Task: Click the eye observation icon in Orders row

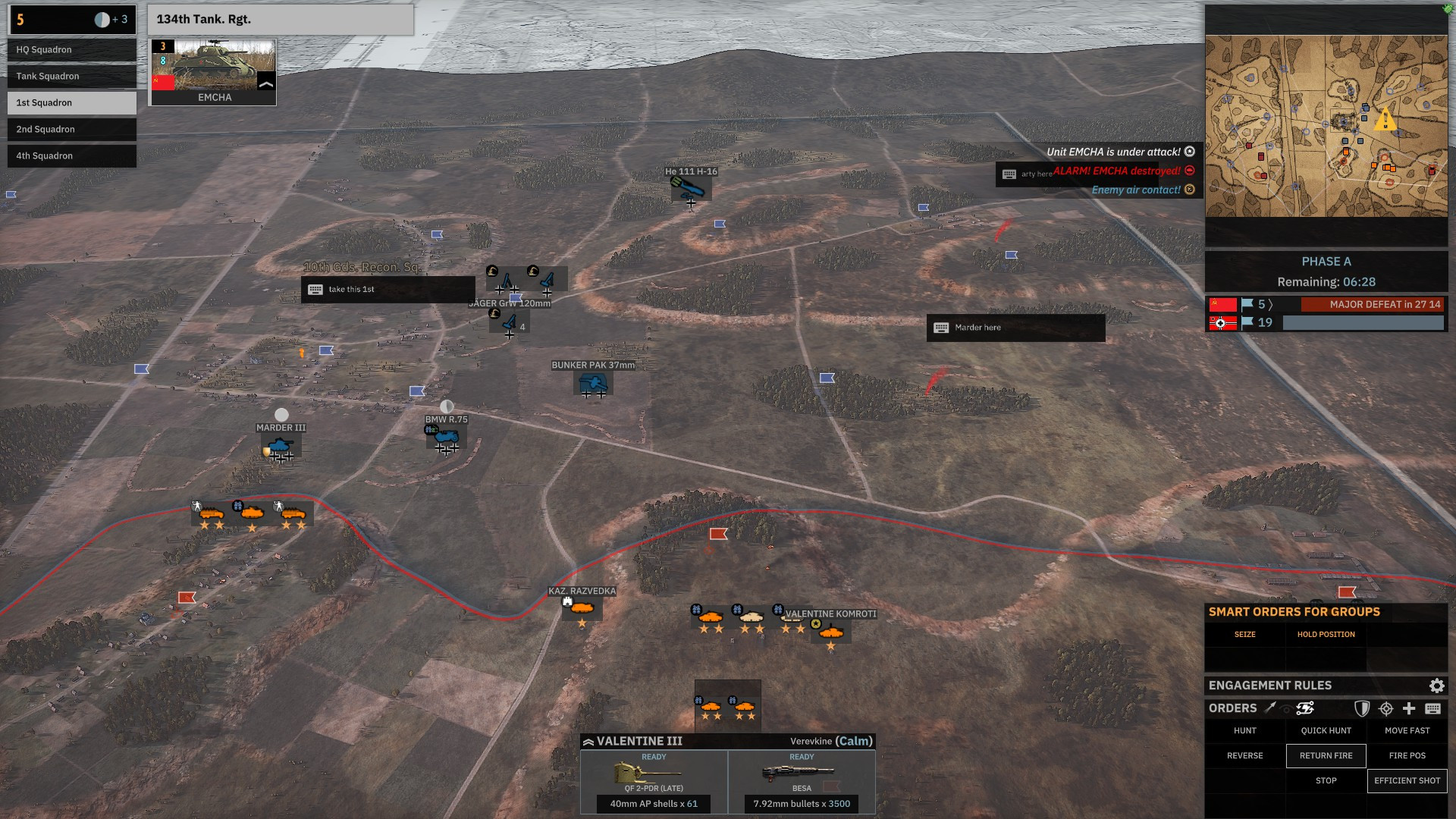Action: 1287,708
